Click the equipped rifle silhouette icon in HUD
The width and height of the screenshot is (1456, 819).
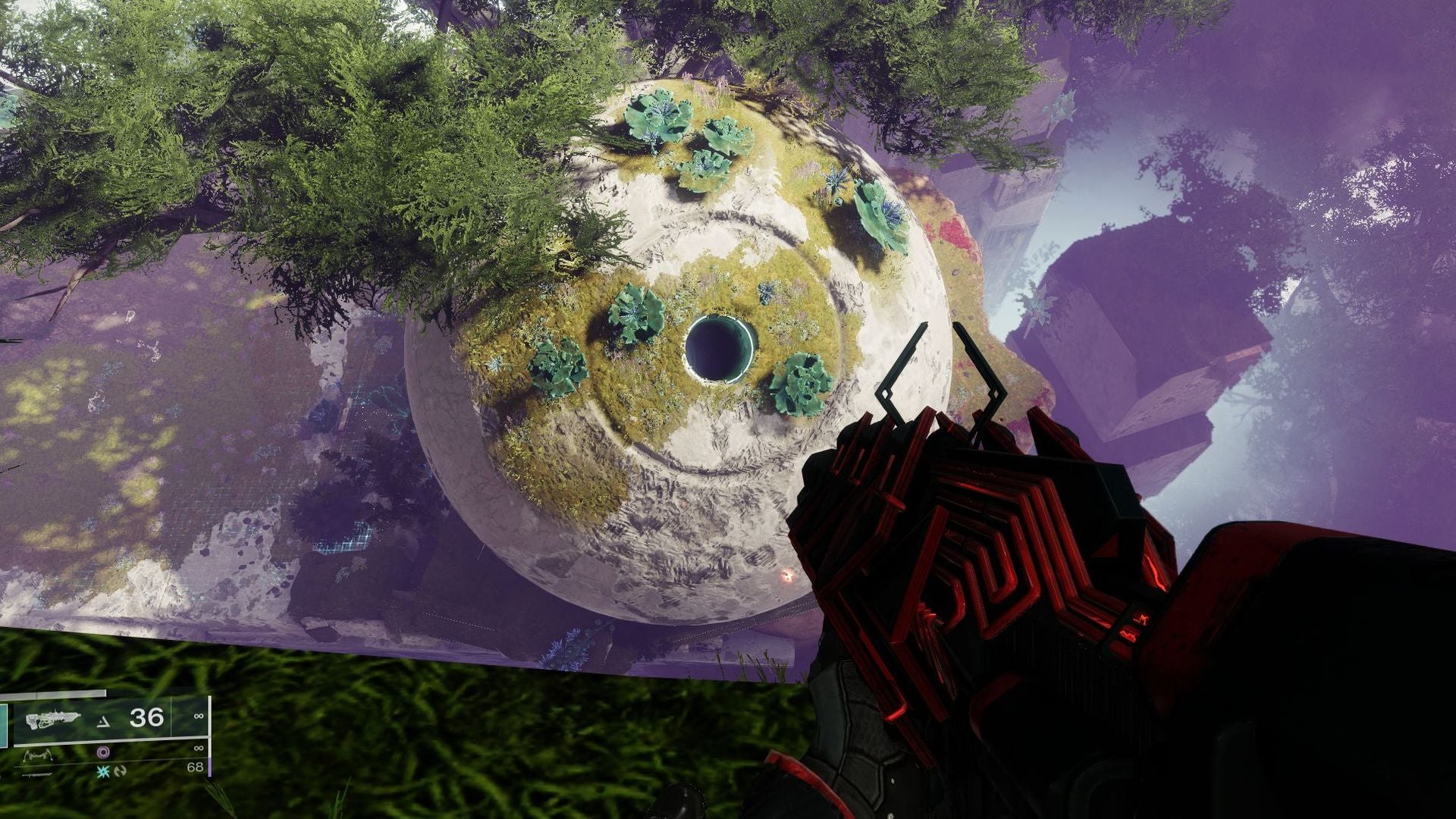[x=53, y=719]
